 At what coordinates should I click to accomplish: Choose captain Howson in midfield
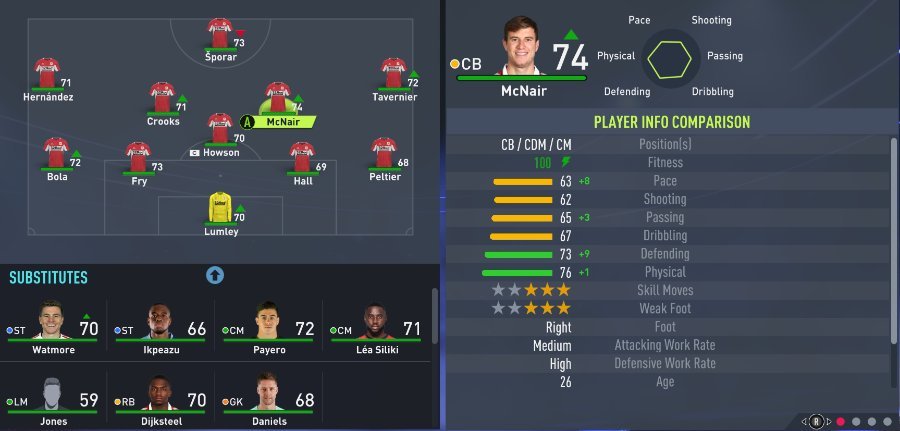(220, 129)
